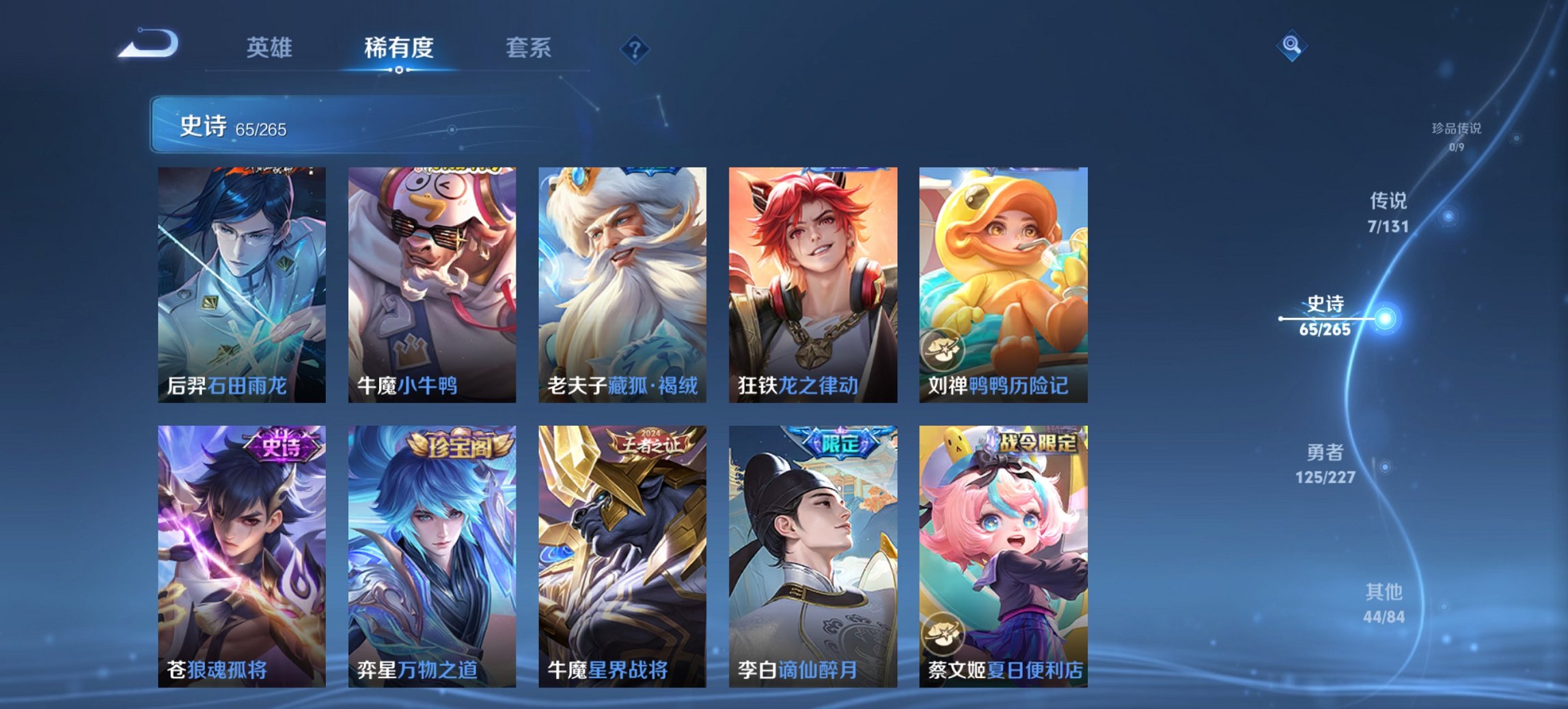Click the help question mark icon
The width and height of the screenshot is (1568, 709).
point(635,48)
